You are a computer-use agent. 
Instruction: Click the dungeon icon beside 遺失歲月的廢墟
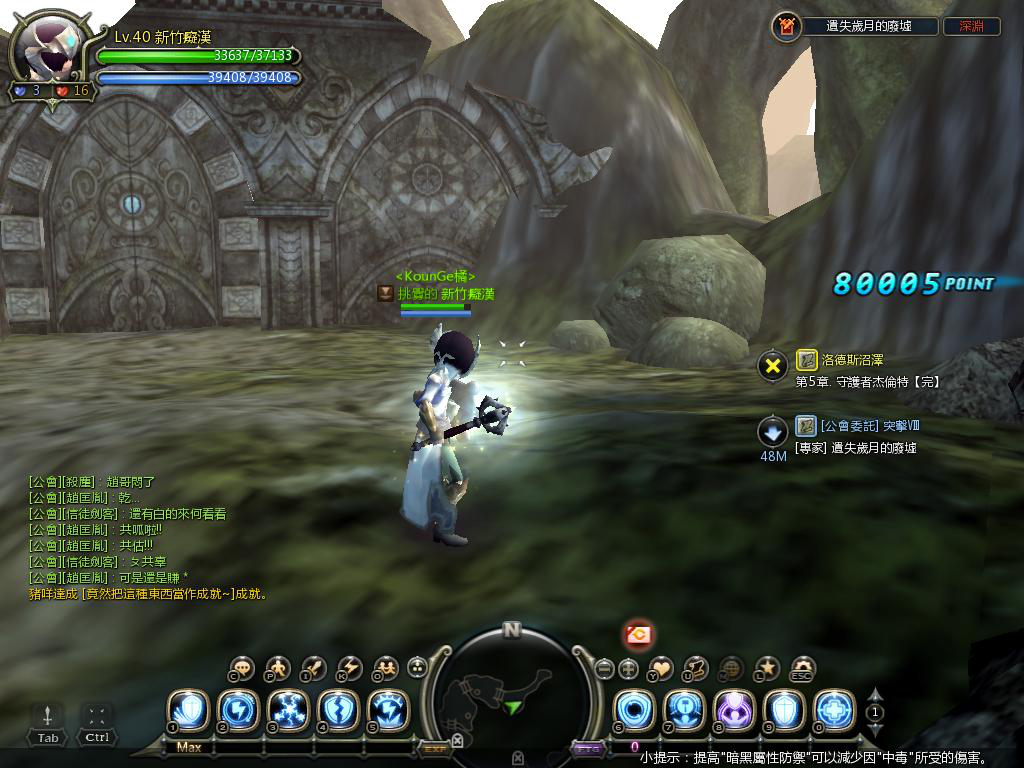coord(787,27)
